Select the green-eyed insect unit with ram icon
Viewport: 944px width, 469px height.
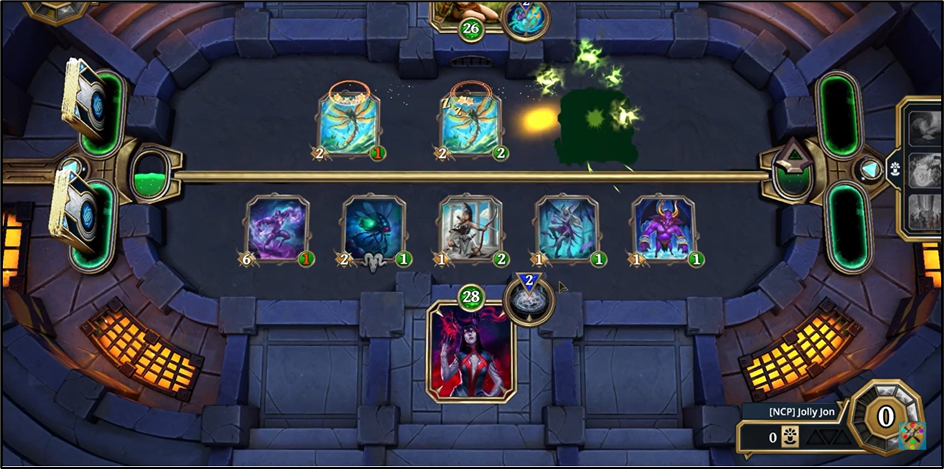373,229
